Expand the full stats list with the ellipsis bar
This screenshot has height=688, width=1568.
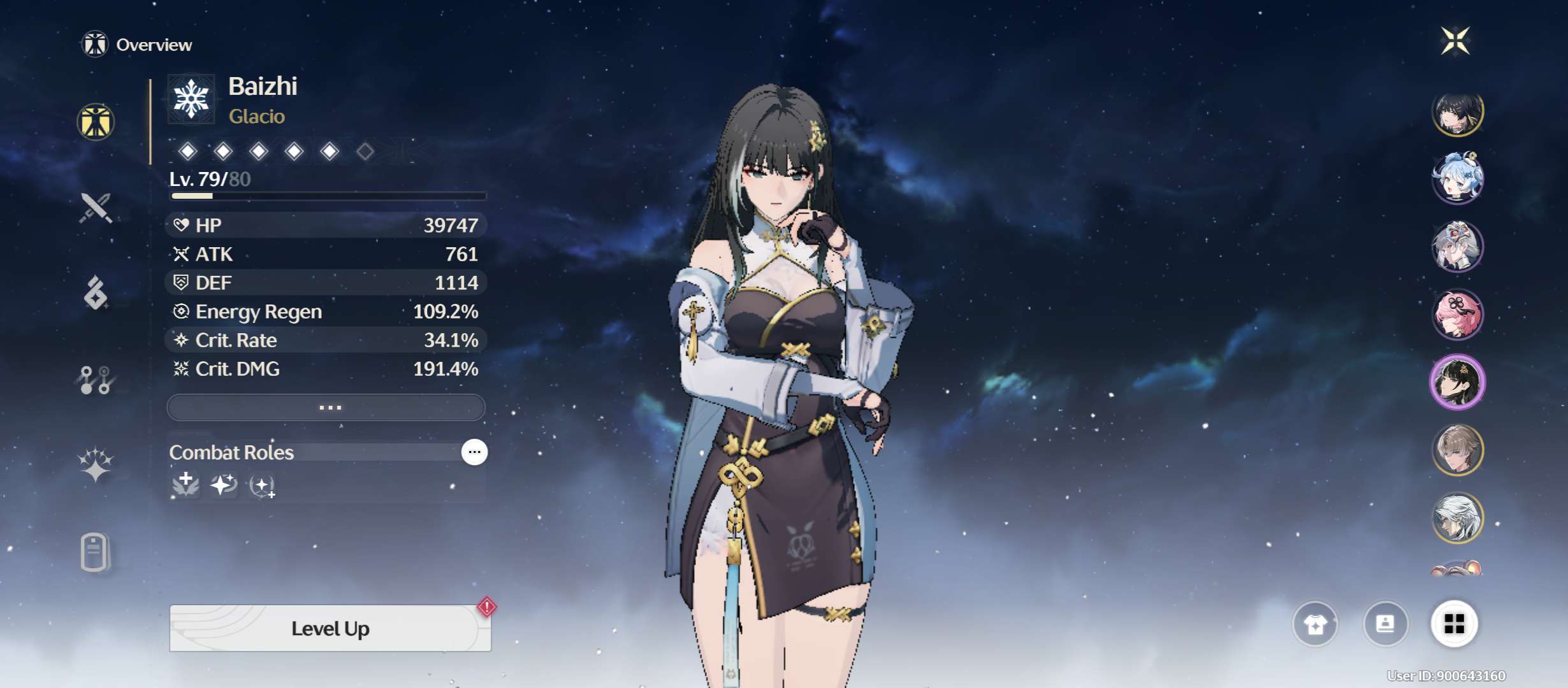(326, 408)
